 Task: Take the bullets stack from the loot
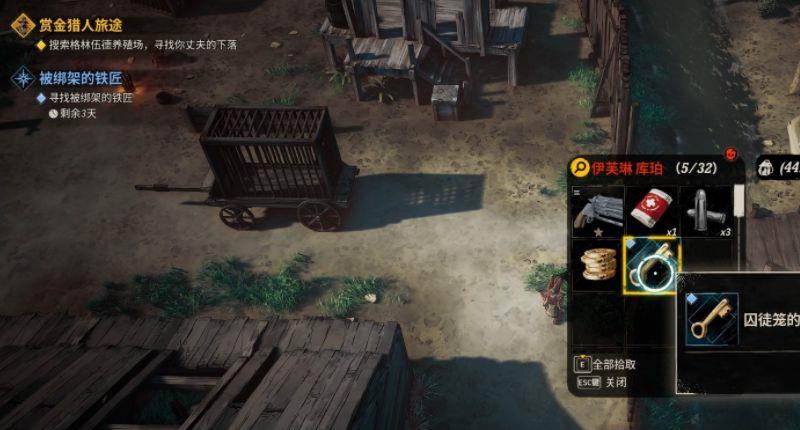pyautogui.click(x=707, y=210)
